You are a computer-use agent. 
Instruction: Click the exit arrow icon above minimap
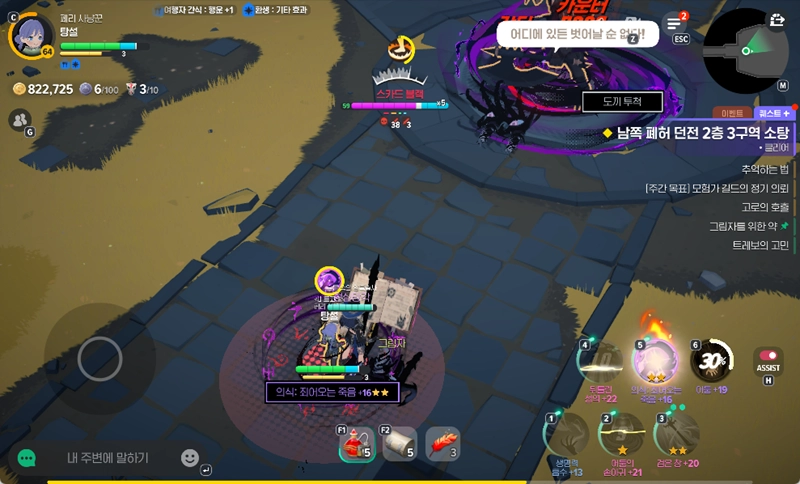[x=777, y=19]
